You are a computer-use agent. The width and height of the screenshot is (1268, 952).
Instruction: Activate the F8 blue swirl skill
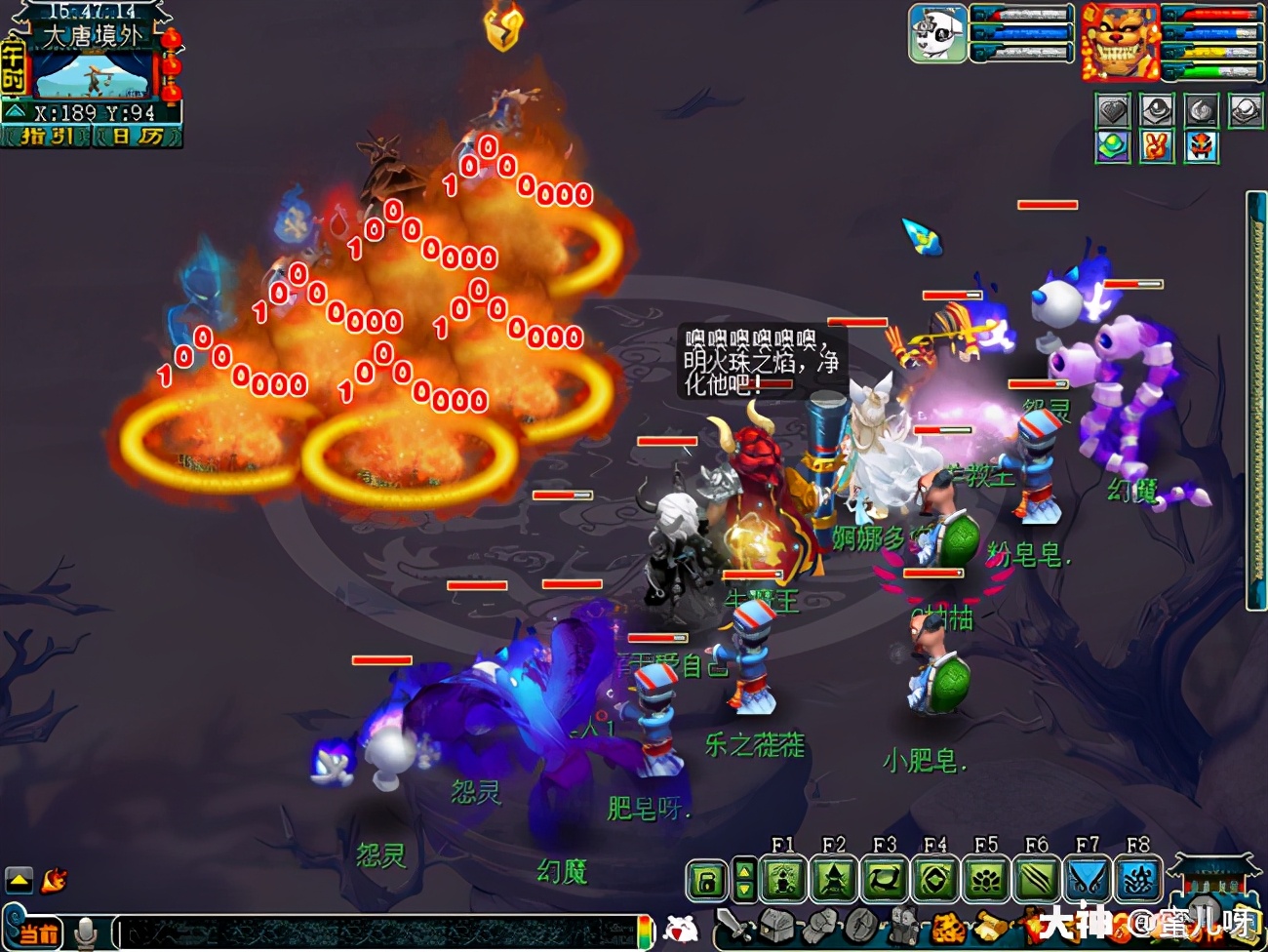coord(1138,881)
